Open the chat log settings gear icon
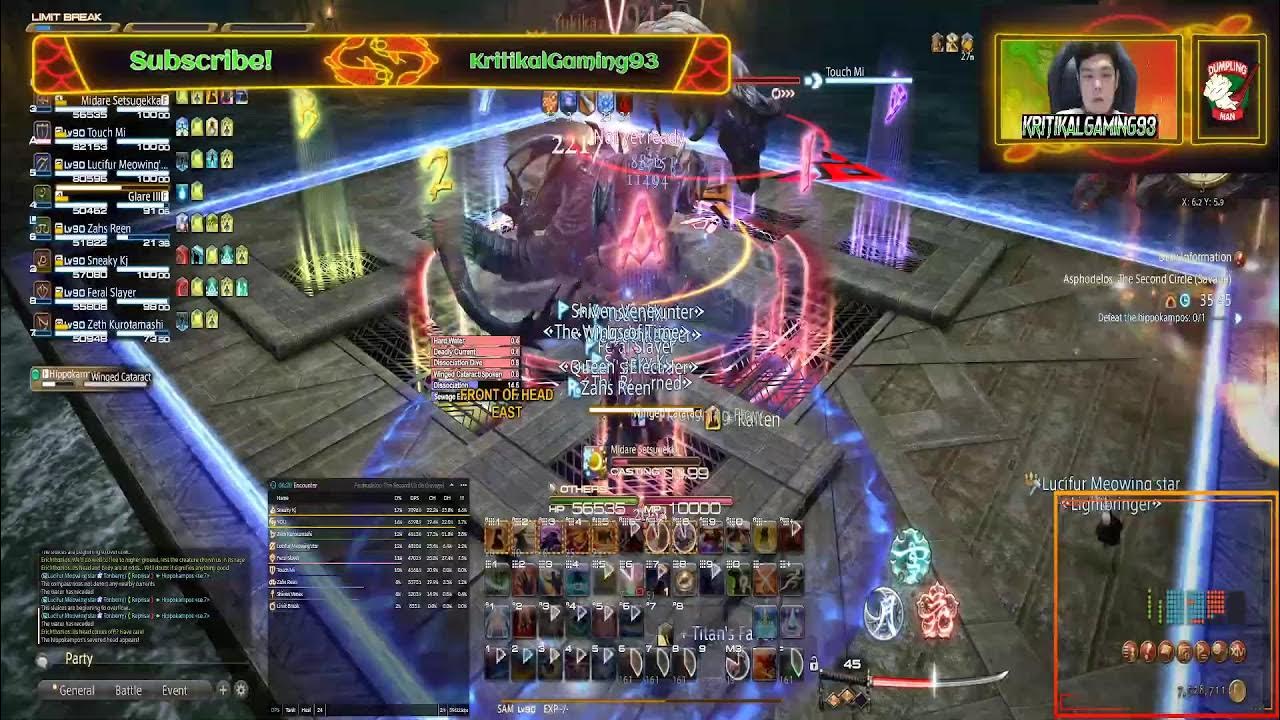 coord(241,690)
